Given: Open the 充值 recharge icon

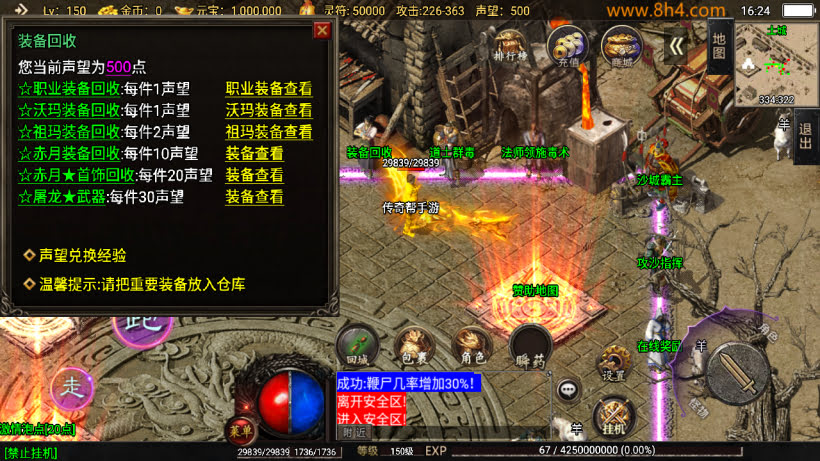Looking at the screenshot, I should (x=567, y=46).
